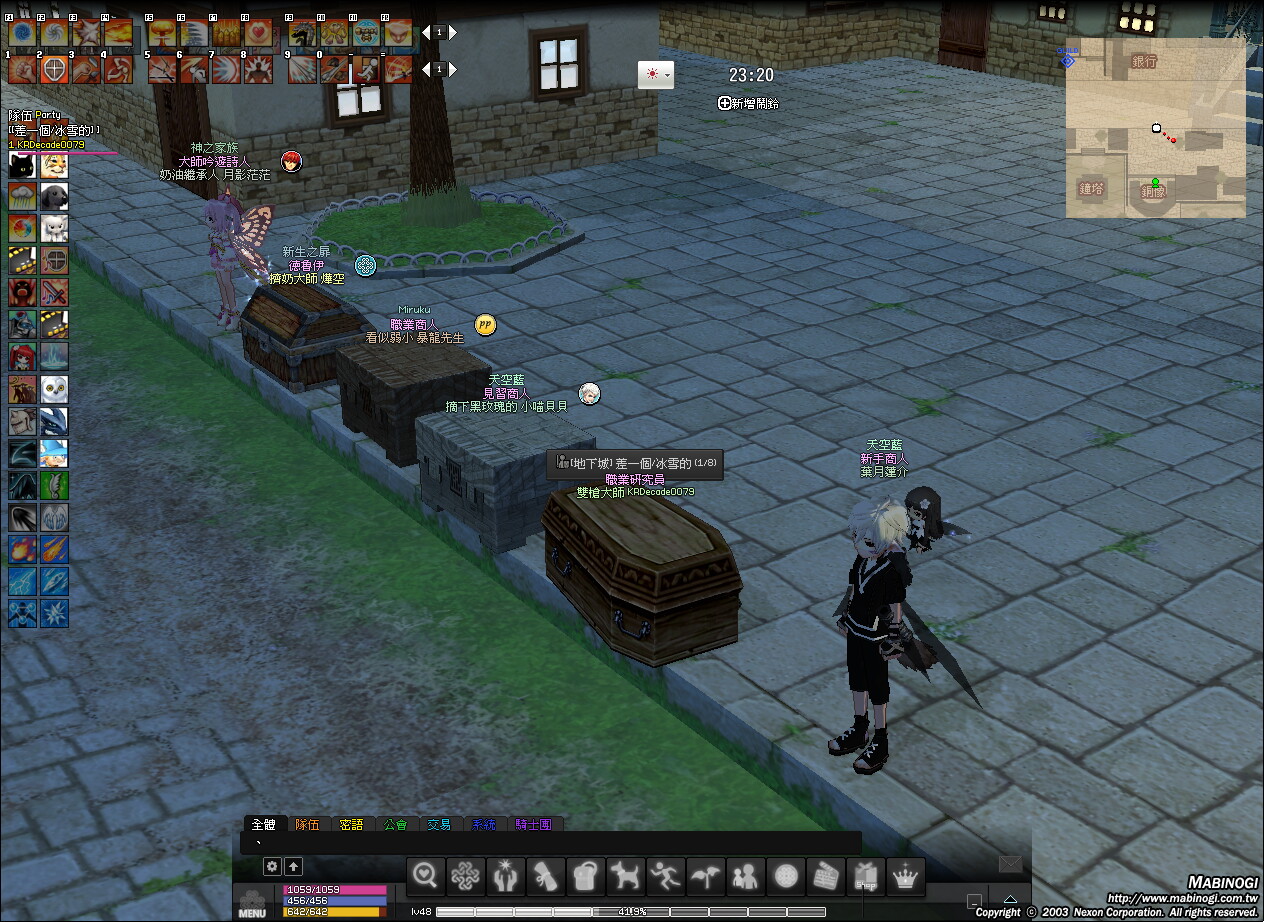Screen dimensions: 1264x922
Task: Select the 密語 whisper chat tab
Action: [351, 825]
